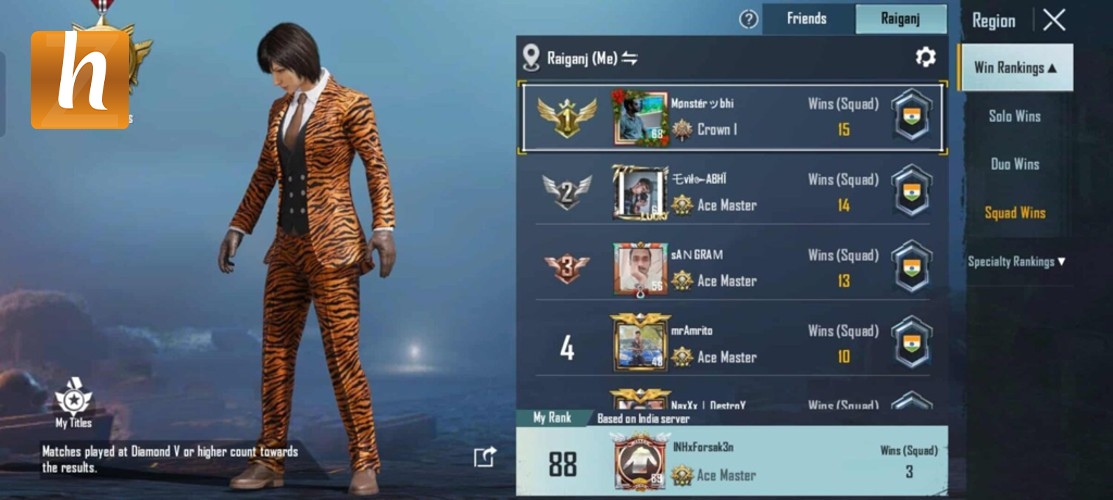
Task: Expand the Specialty Rankings category
Action: click(1016, 262)
